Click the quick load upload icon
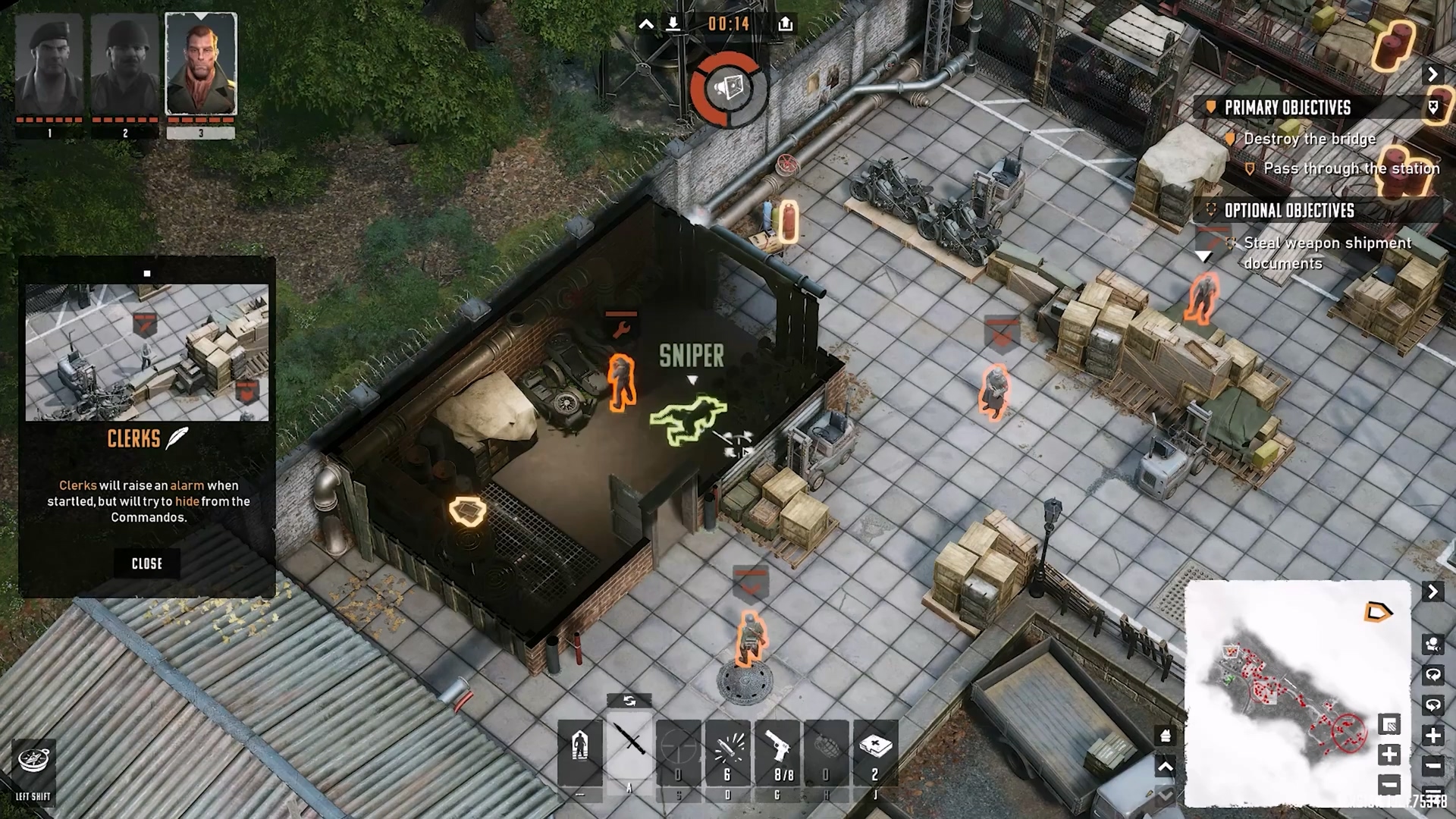 (786, 24)
